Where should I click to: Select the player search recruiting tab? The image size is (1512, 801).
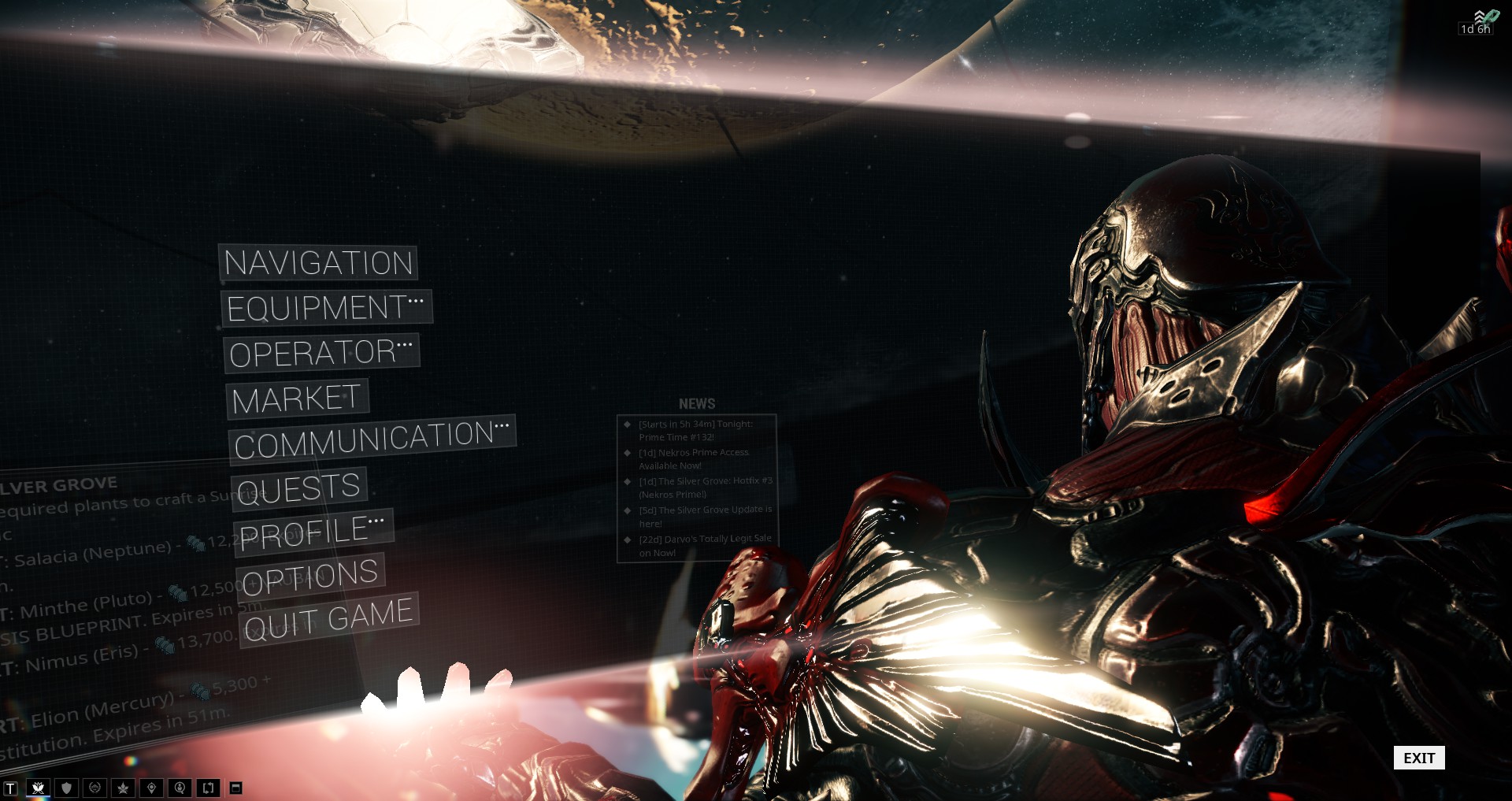pos(180,788)
